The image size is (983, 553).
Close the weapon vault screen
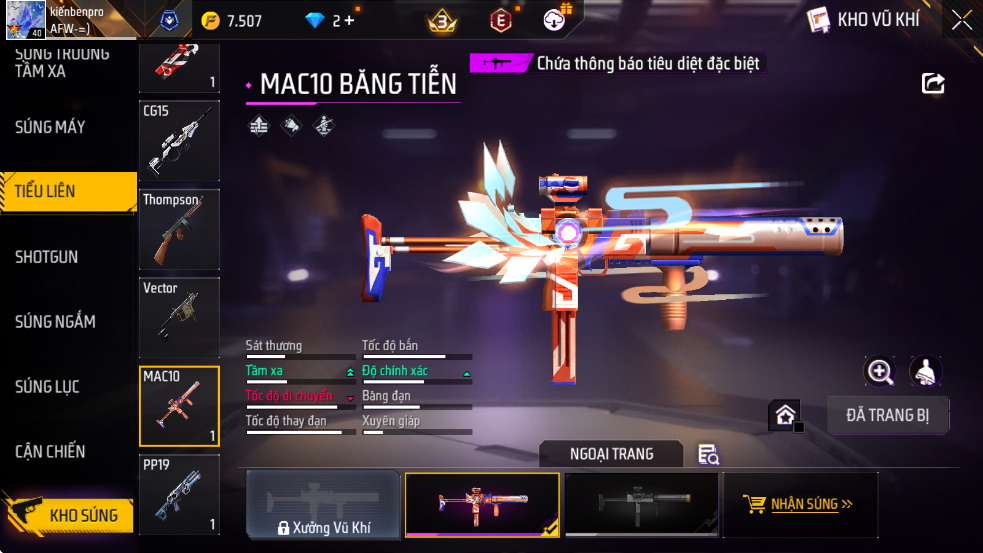click(961, 20)
